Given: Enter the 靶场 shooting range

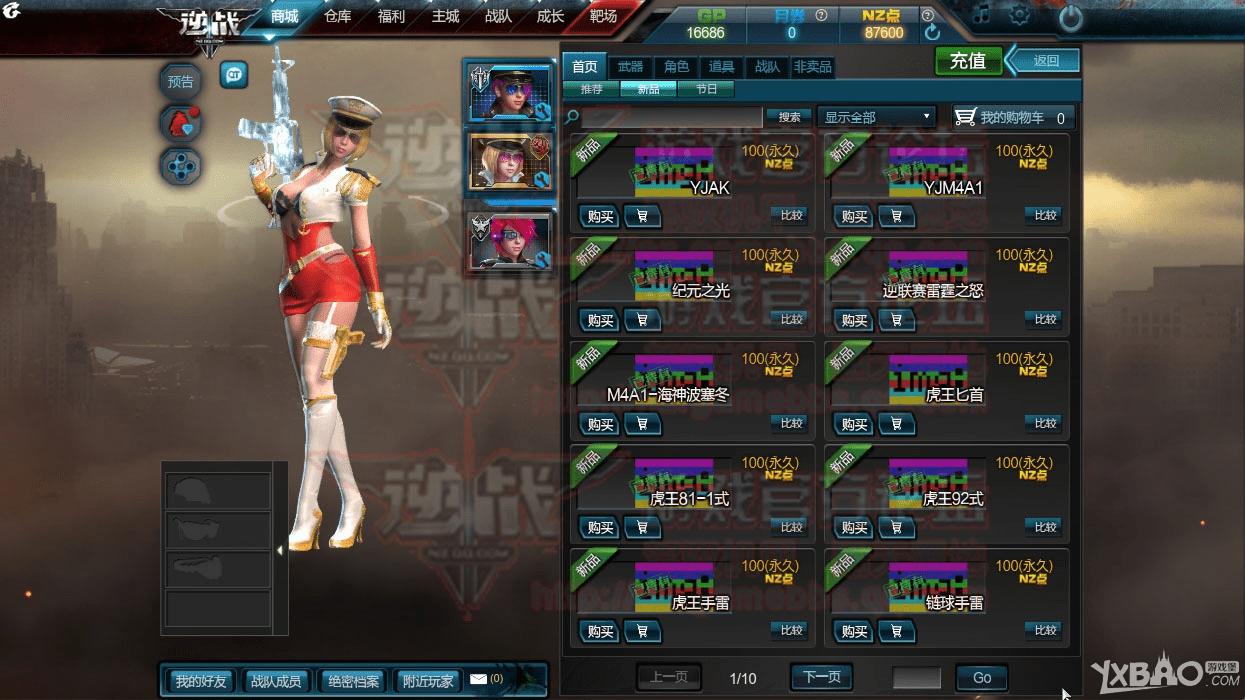Looking at the screenshot, I should [603, 16].
